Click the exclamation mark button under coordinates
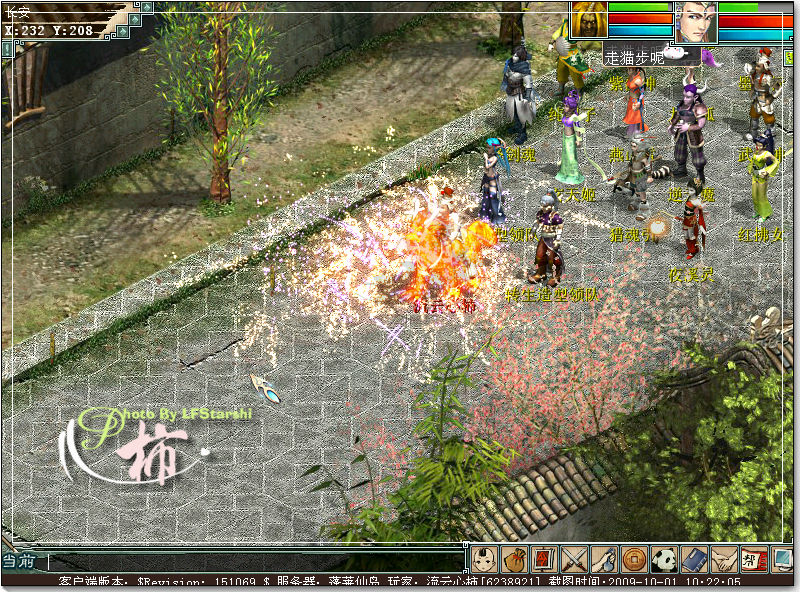This screenshot has width=800, height=592. [x=7, y=46]
